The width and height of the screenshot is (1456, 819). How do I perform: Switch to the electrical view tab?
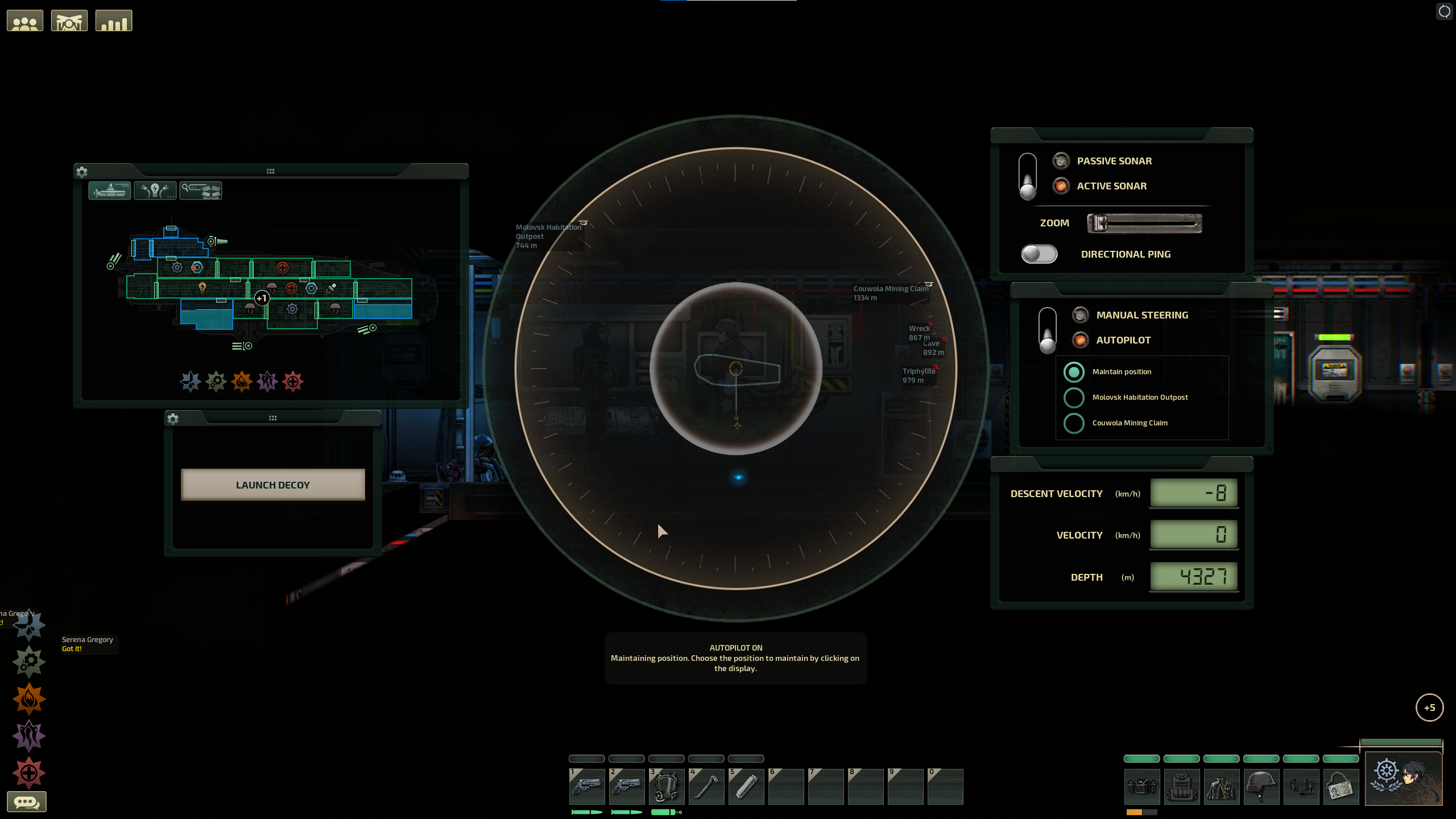(x=155, y=190)
